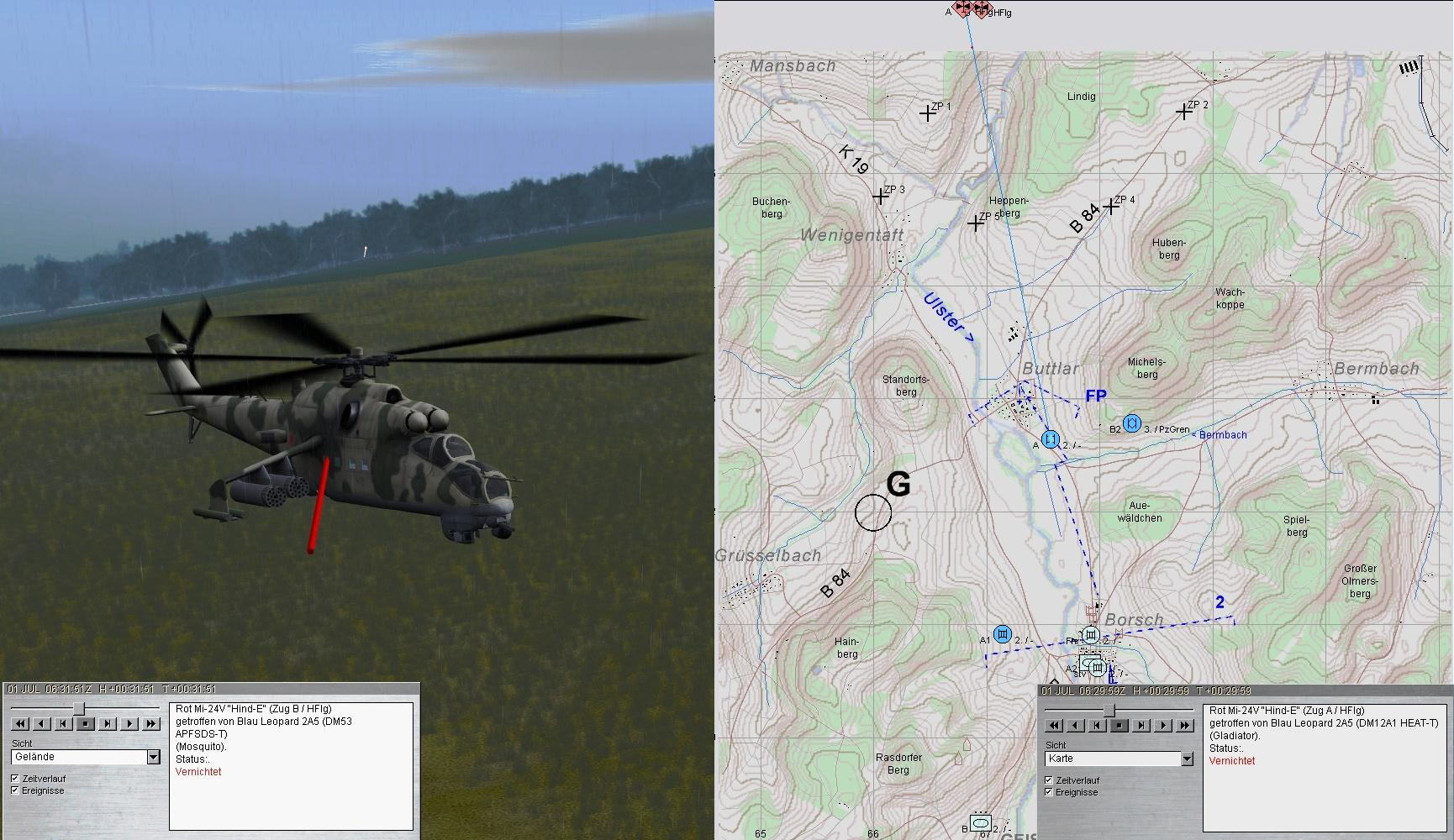Toggle Zeitverlauf checkbox in the Gelände panel
Screen dimensions: 1454x840
pyautogui.click(x=15, y=779)
